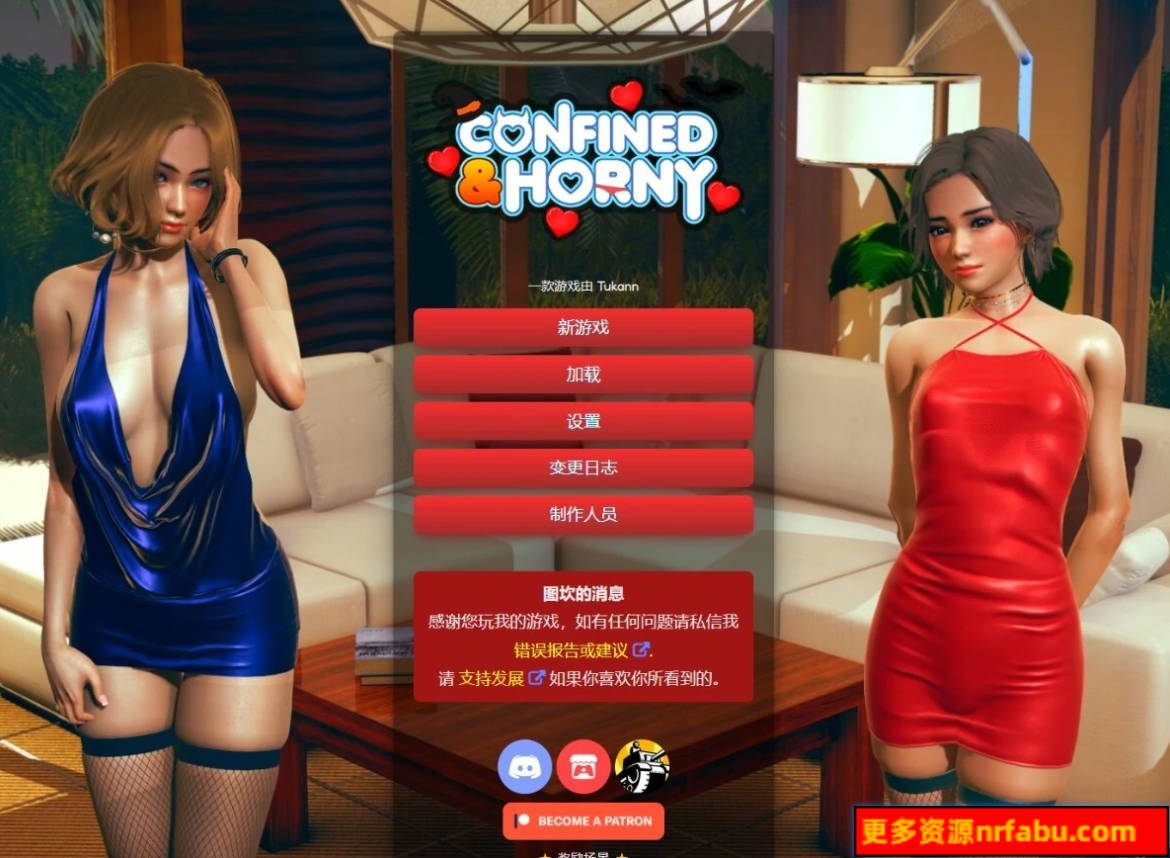Screen dimensions: 1170x858
Task: View the 变更日志 changelog
Action: (x=583, y=468)
